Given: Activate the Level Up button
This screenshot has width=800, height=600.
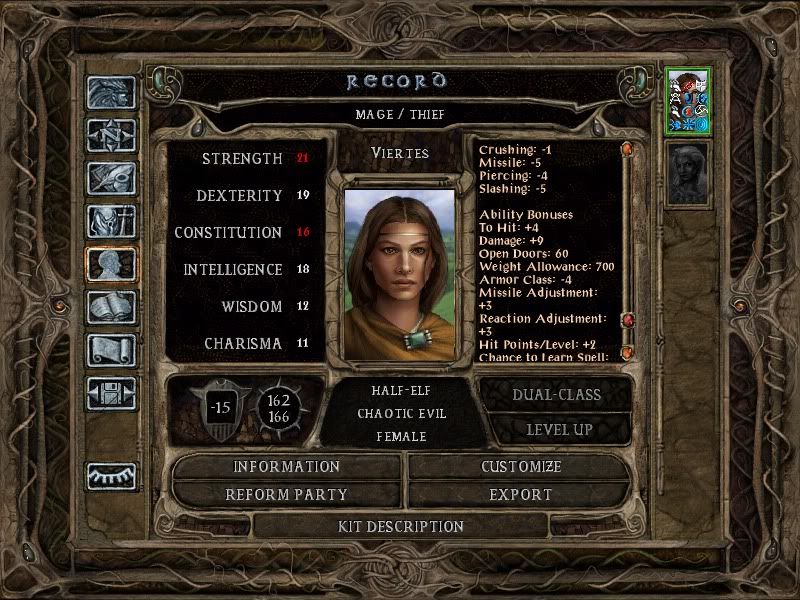Looking at the screenshot, I should pos(558,429).
